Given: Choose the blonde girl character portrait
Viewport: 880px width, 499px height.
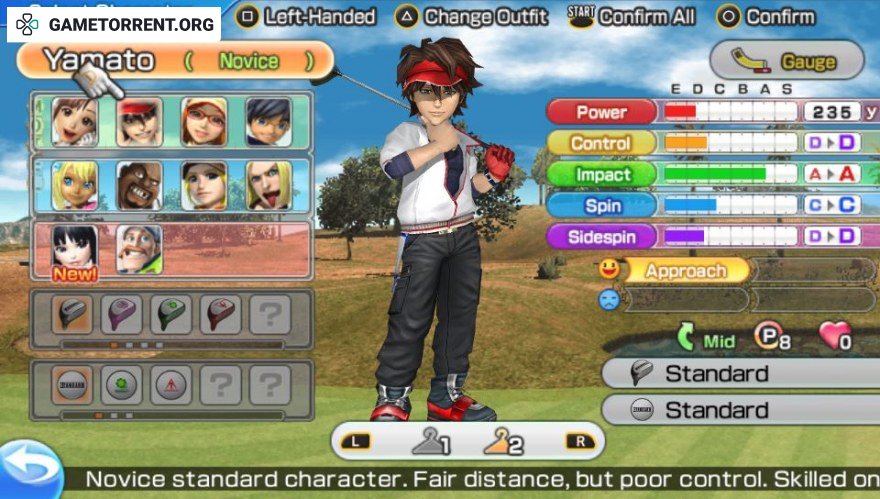Looking at the screenshot, I should [x=75, y=185].
